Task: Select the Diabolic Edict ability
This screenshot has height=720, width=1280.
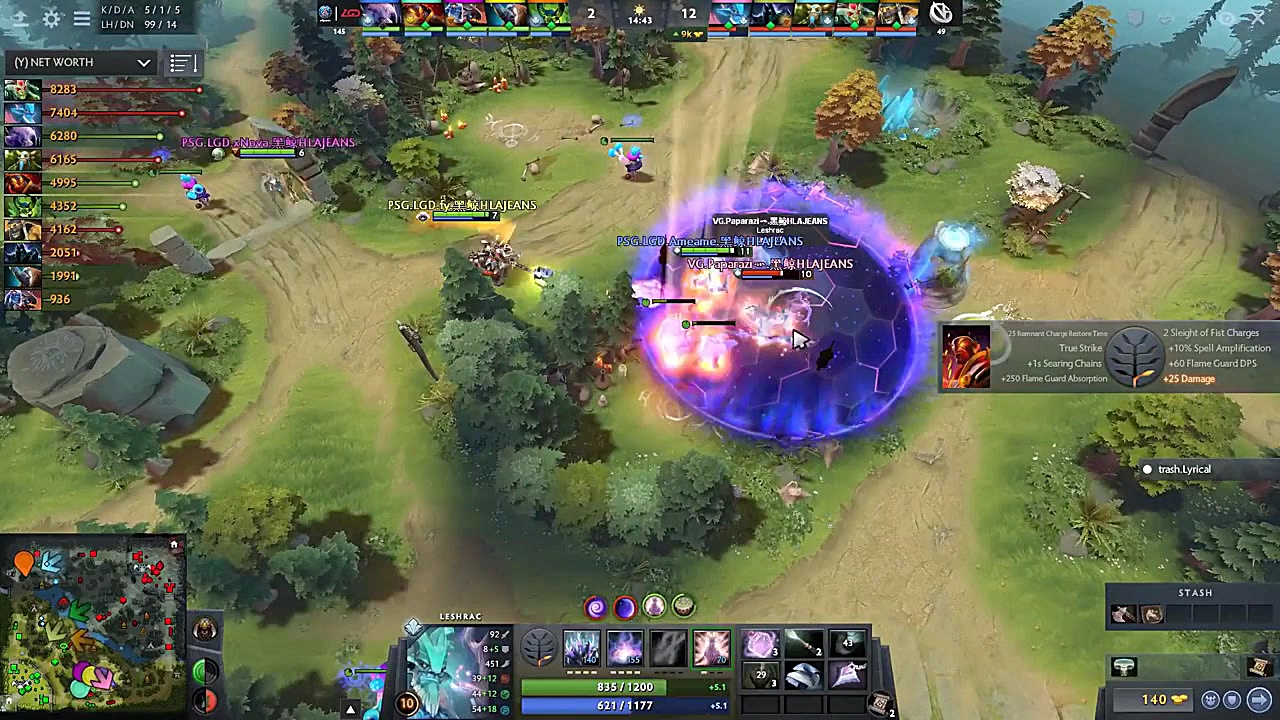Action: 624,650
